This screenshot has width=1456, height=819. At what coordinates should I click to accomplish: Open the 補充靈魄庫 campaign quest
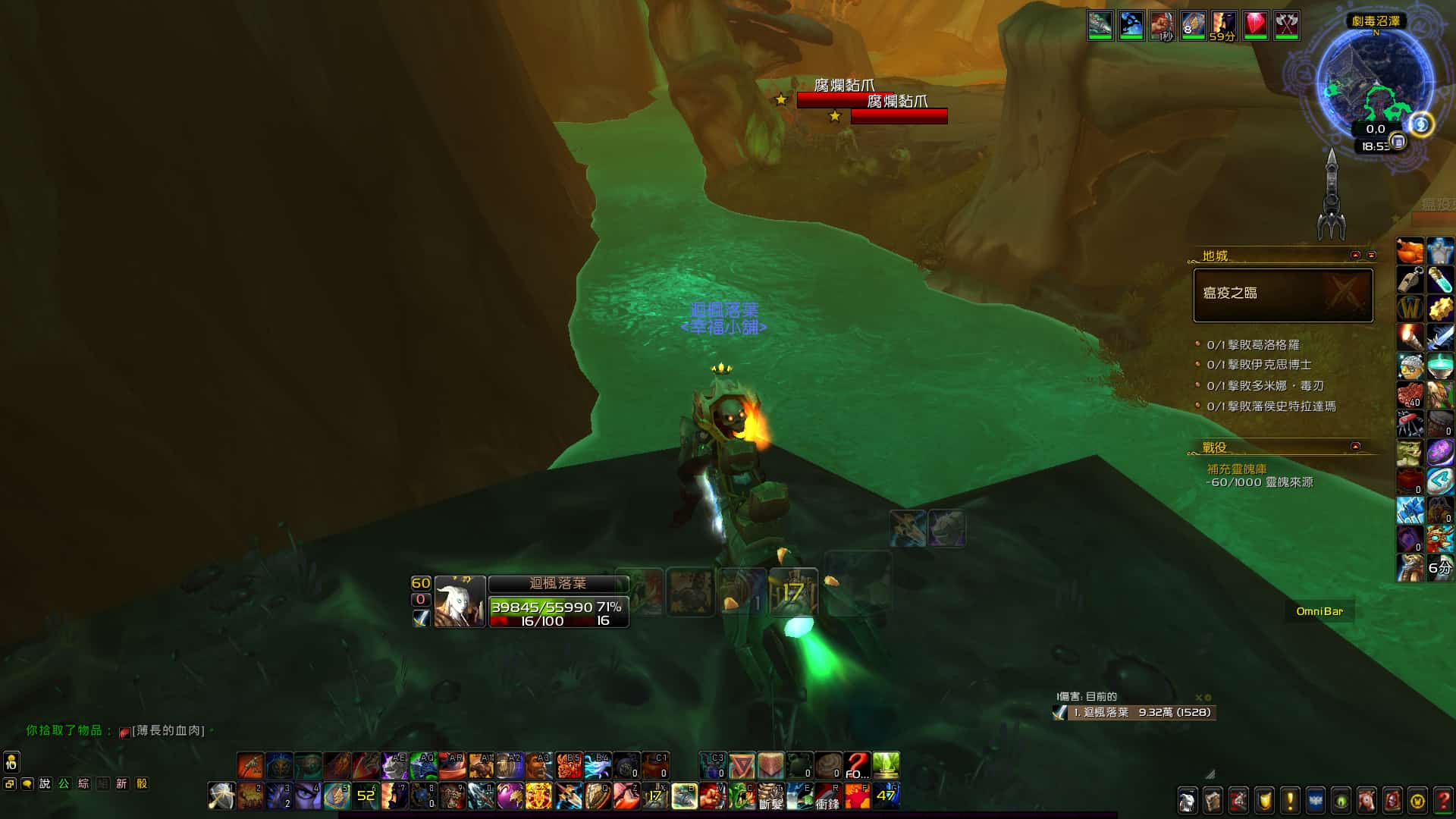tap(1237, 469)
